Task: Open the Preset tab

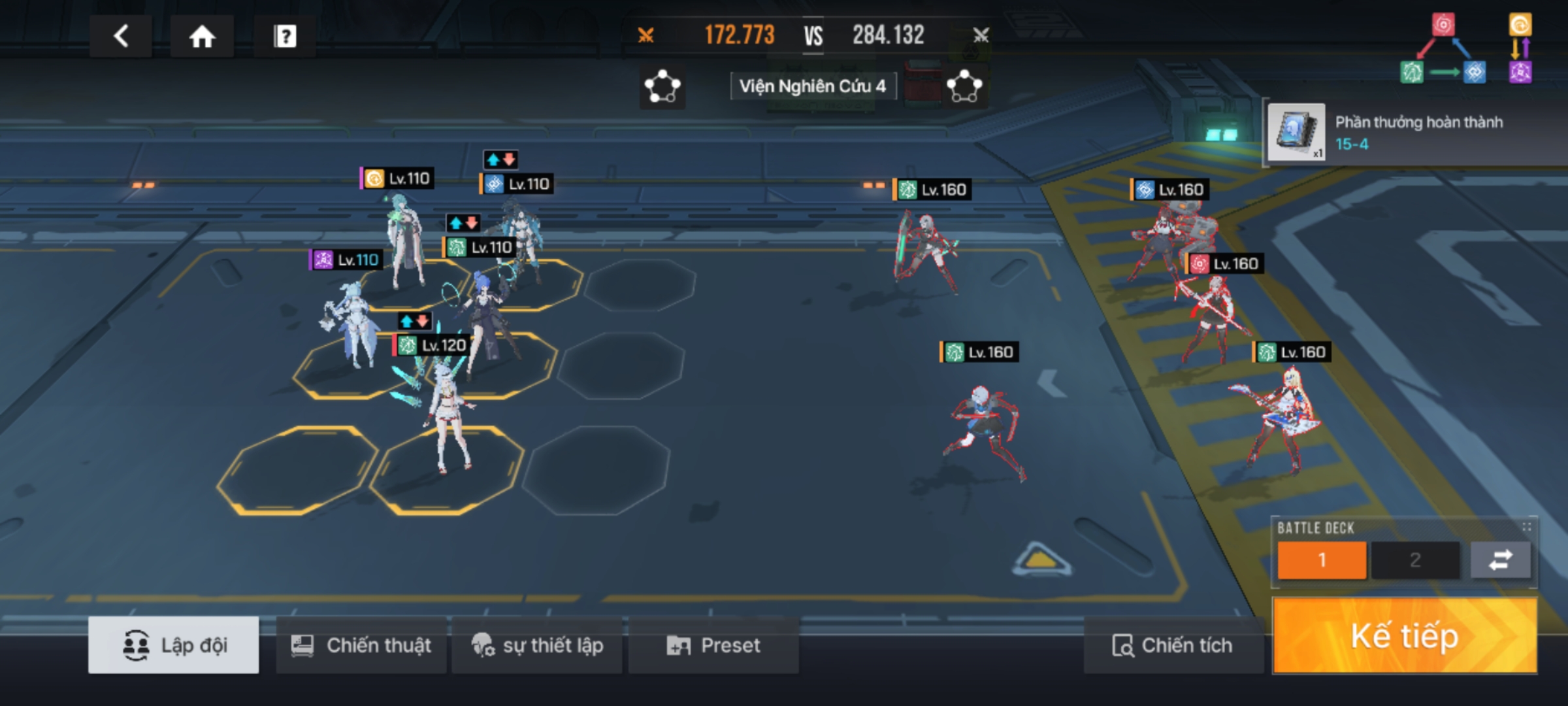Action: 713,645
